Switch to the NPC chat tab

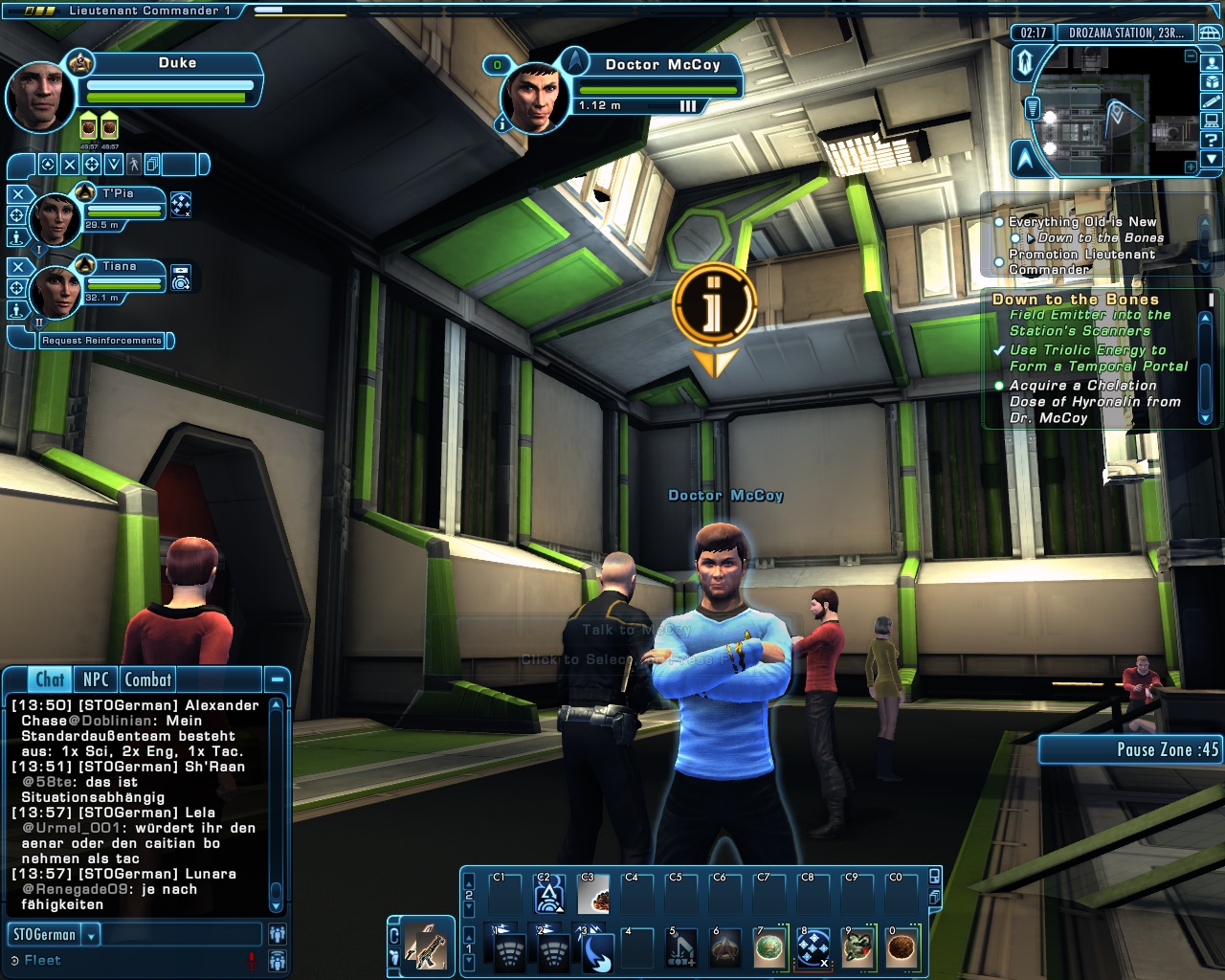[96, 679]
